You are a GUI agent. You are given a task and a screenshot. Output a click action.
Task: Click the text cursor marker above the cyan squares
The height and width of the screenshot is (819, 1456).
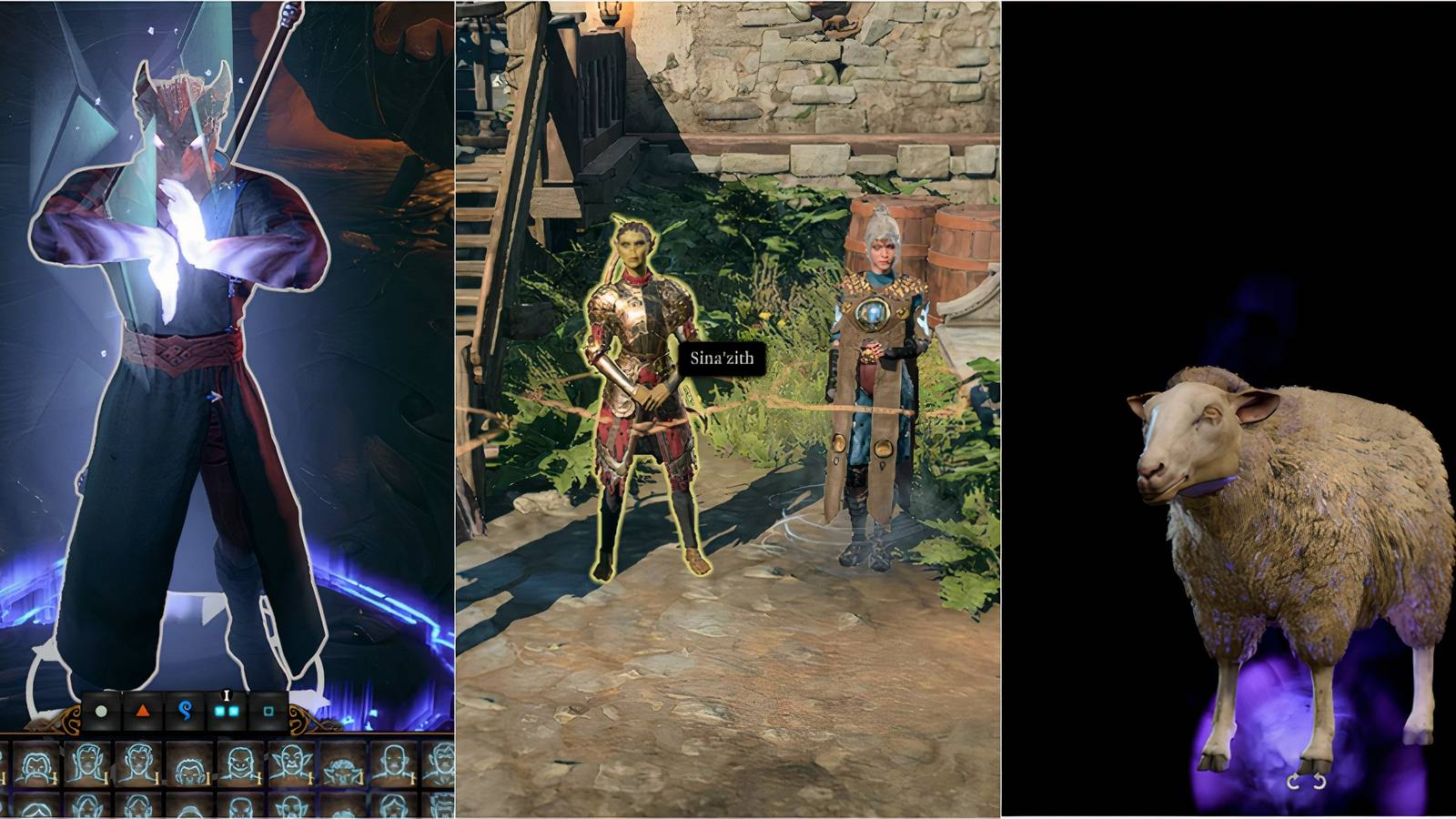click(226, 695)
